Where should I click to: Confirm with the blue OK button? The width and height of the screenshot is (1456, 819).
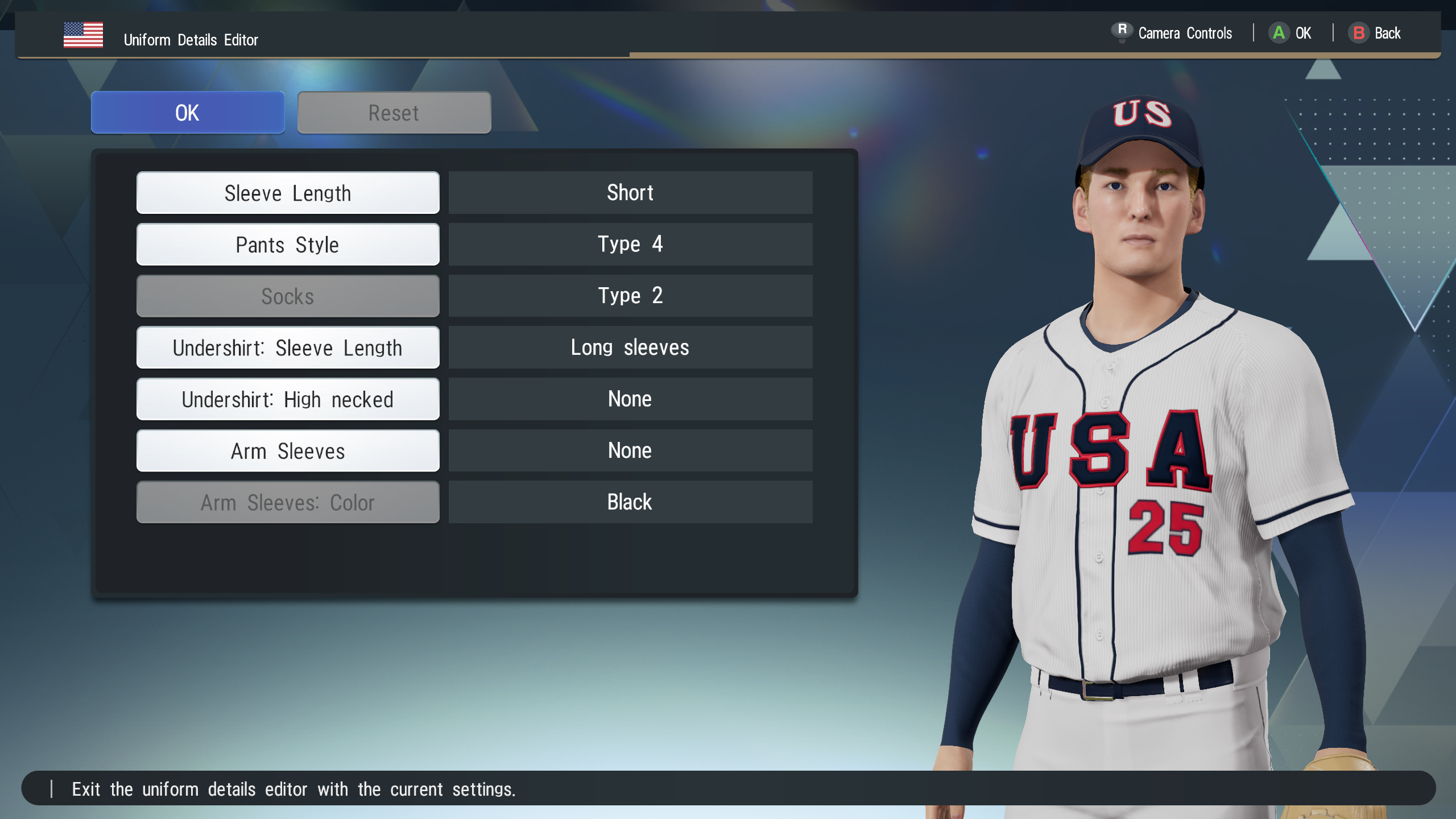pos(188,113)
